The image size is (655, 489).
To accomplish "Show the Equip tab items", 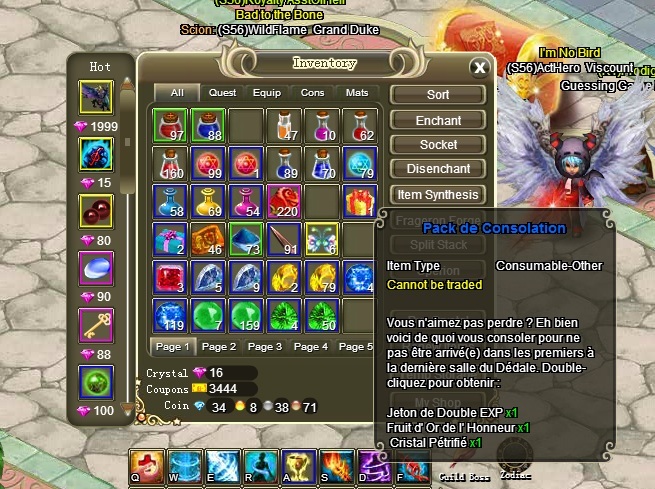I will (267, 93).
